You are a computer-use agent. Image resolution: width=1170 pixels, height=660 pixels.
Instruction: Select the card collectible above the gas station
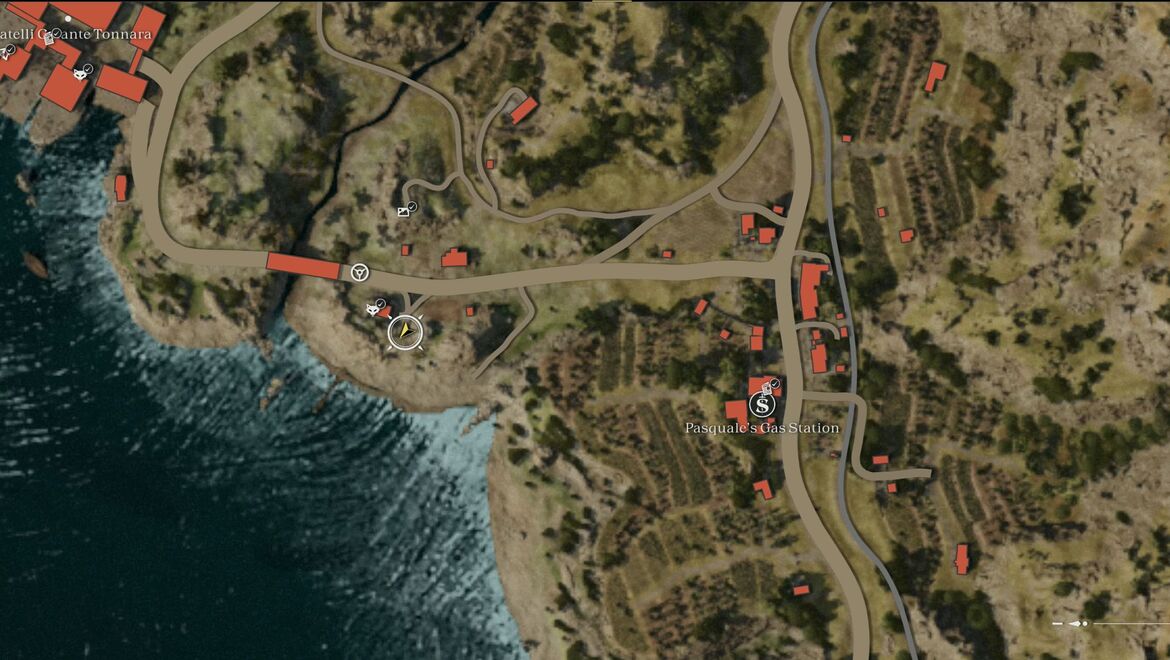769,387
